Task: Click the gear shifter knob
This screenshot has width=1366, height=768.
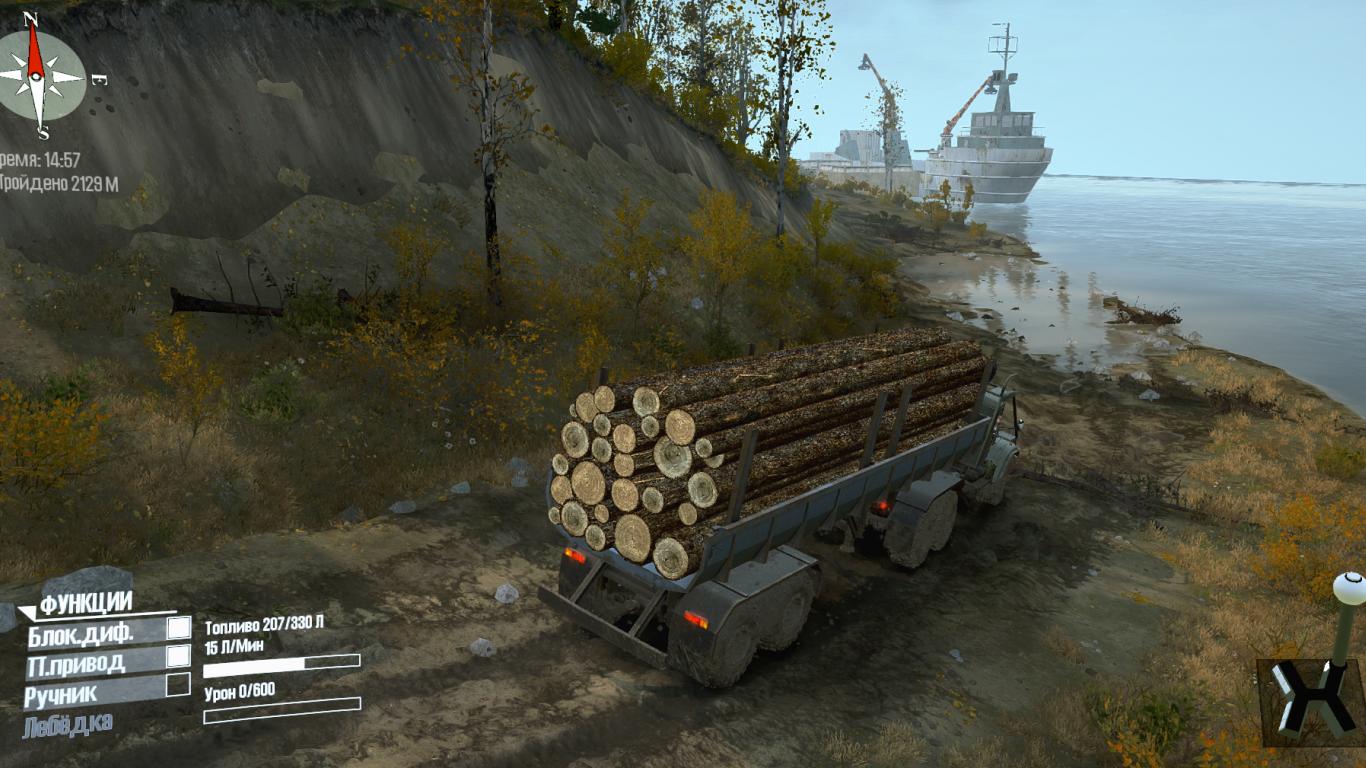Action: pos(1349,588)
